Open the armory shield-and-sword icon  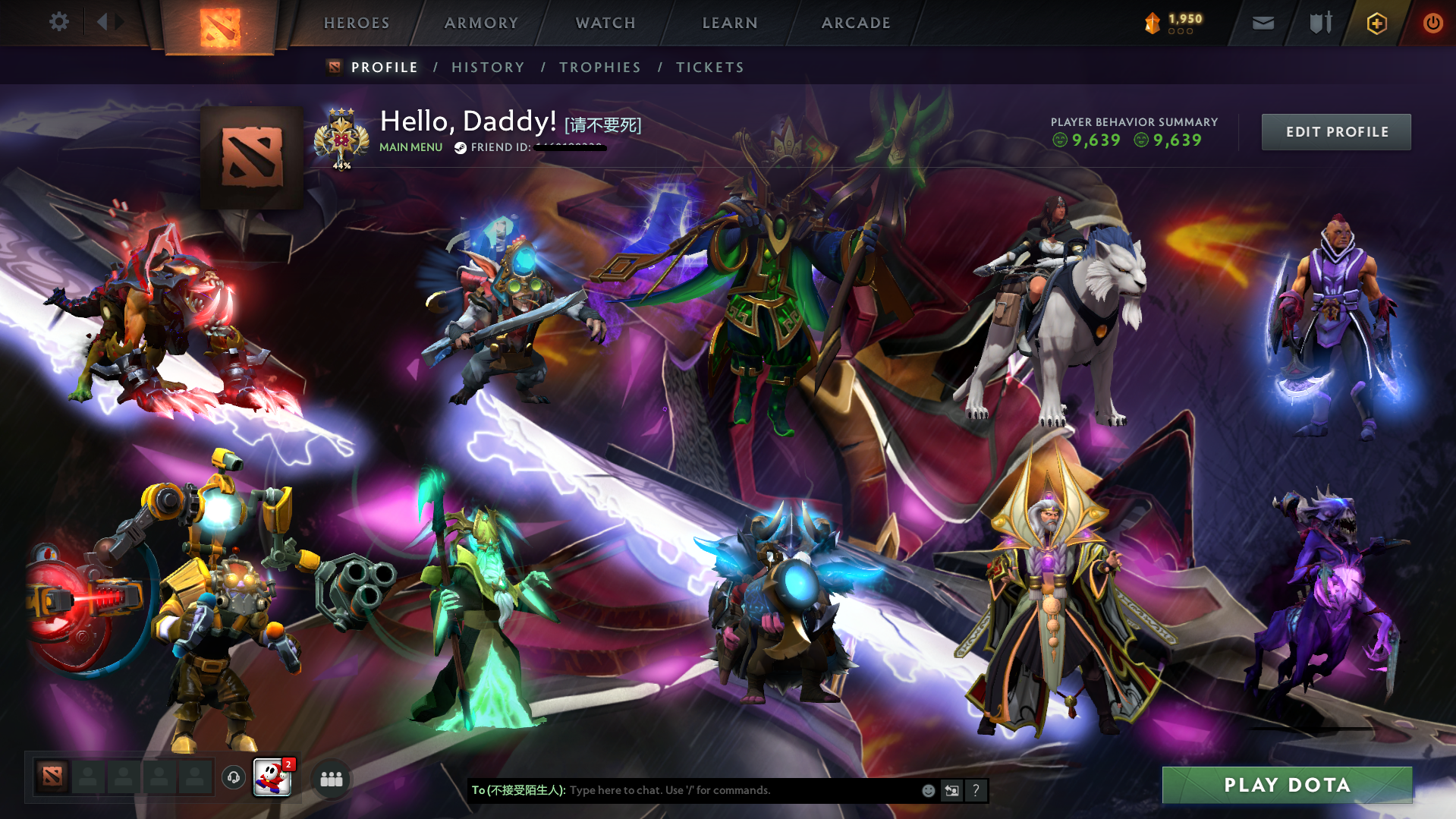pos(1319,23)
